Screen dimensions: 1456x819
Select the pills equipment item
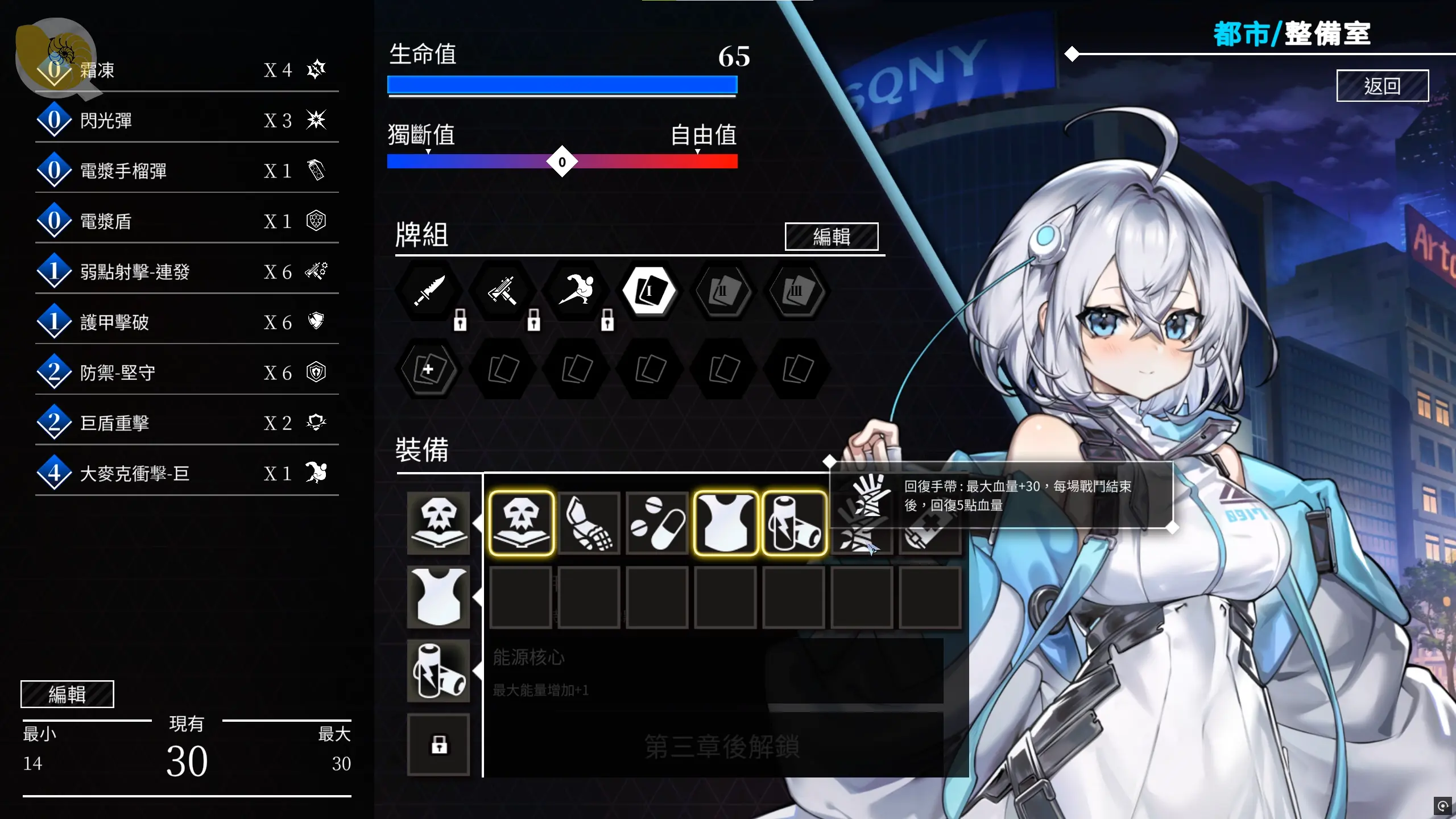[657, 523]
